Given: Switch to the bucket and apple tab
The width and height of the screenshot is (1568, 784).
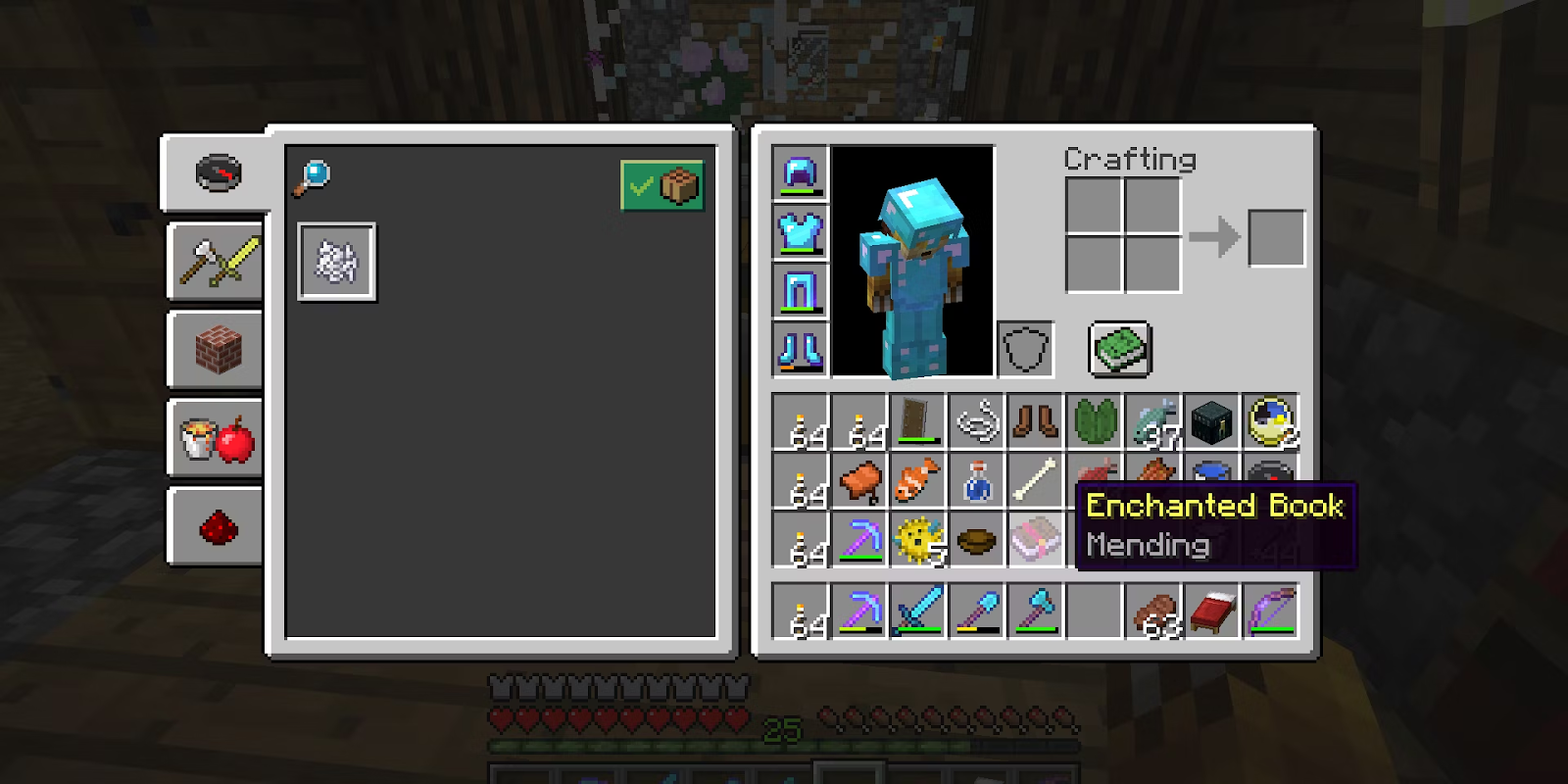Looking at the screenshot, I should coord(218,439).
